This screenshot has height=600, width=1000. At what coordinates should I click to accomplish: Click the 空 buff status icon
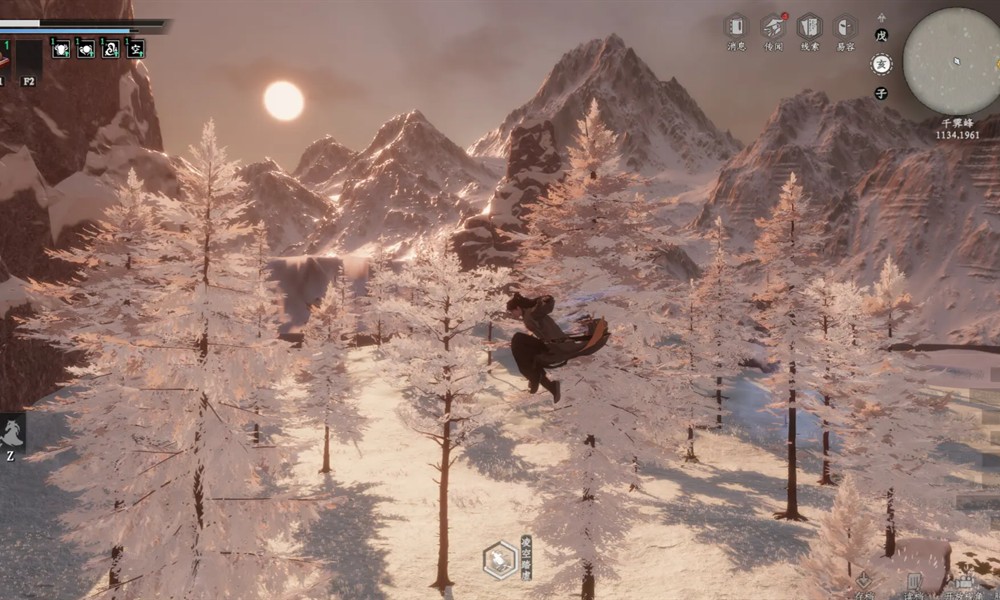click(136, 47)
